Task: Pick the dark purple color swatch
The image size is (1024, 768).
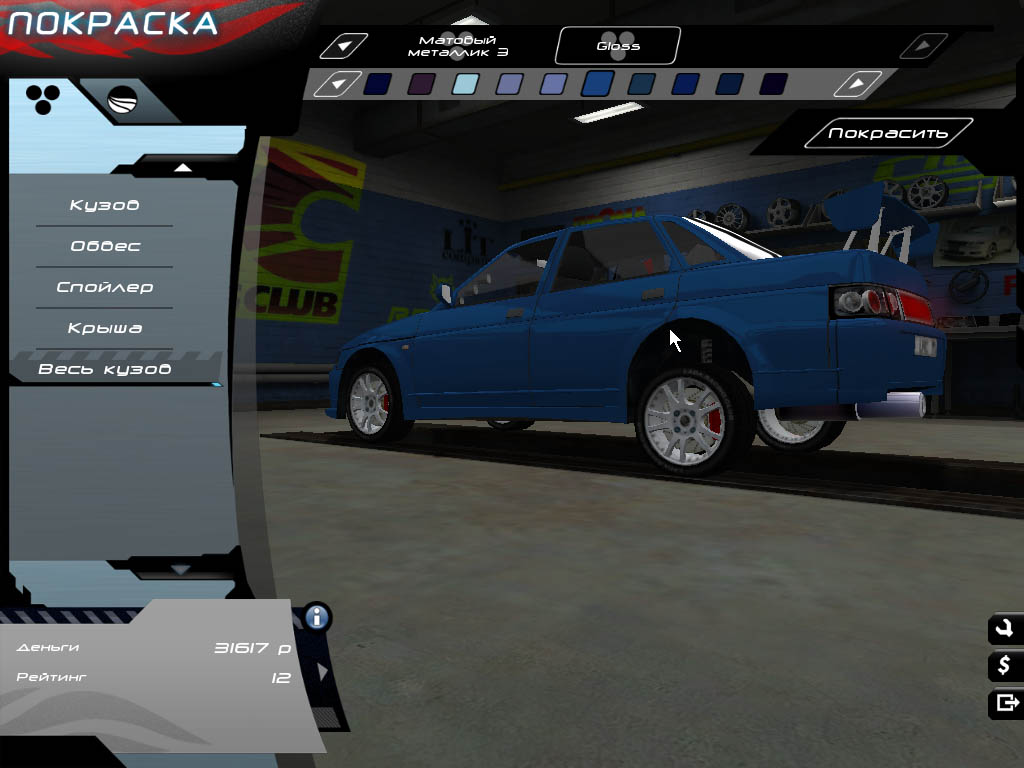Action: (x=421, y=84)
